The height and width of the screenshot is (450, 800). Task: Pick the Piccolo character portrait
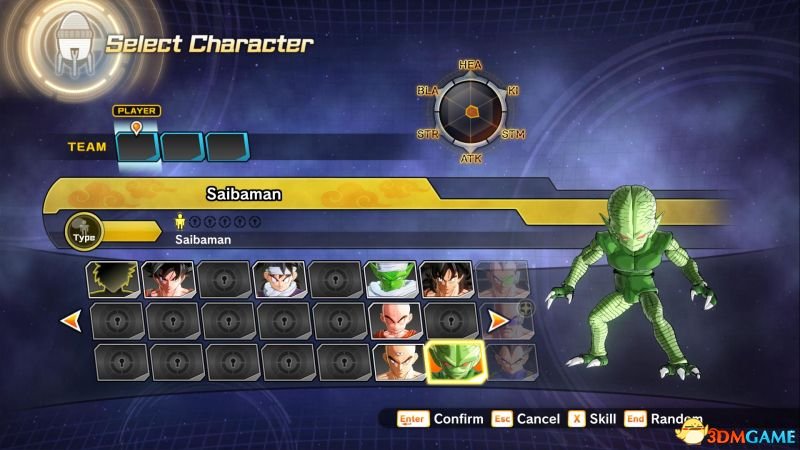pos(389,279)
